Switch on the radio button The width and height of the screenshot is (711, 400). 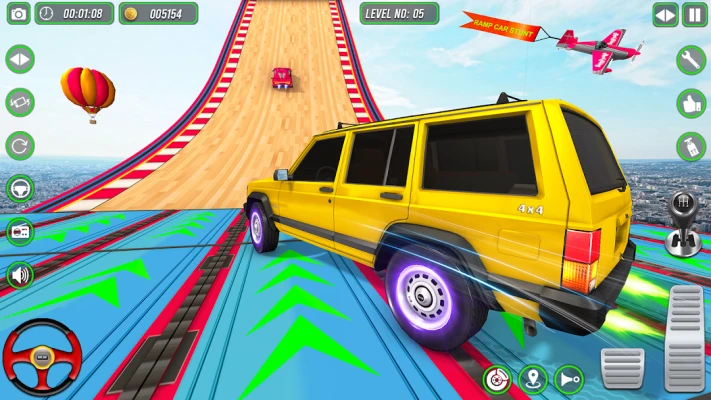(19, 231)
